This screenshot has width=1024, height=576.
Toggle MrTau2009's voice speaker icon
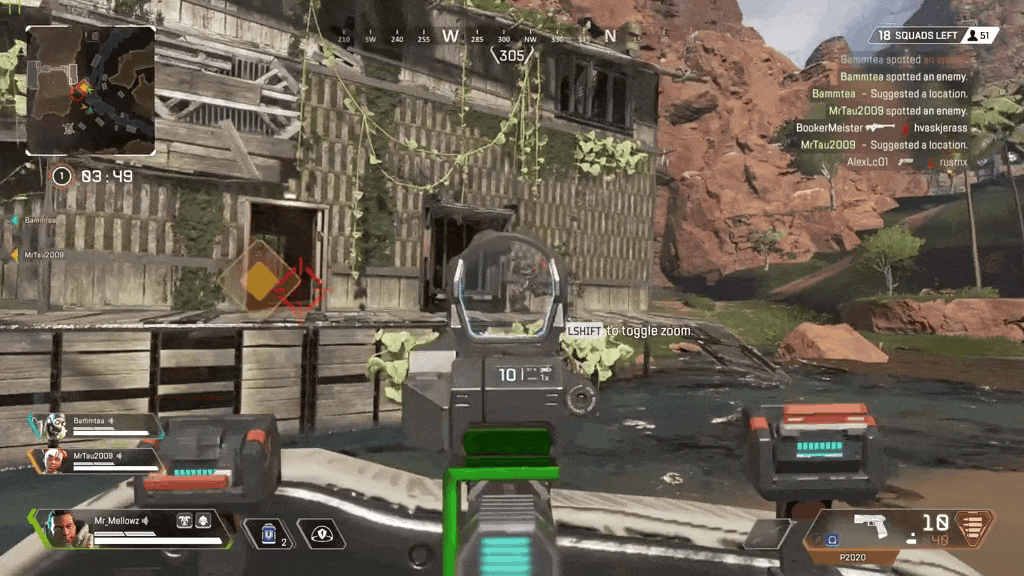point(120,456)
